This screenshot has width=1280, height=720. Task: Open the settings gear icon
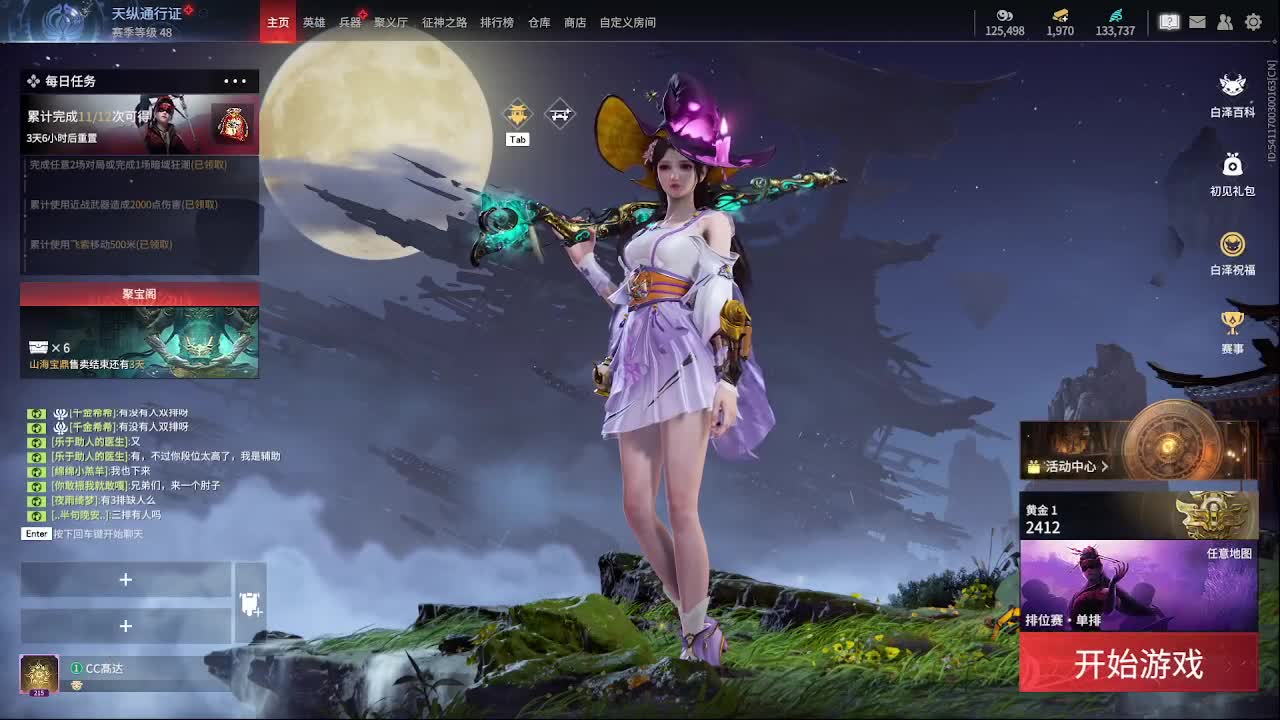(1253, 21)
